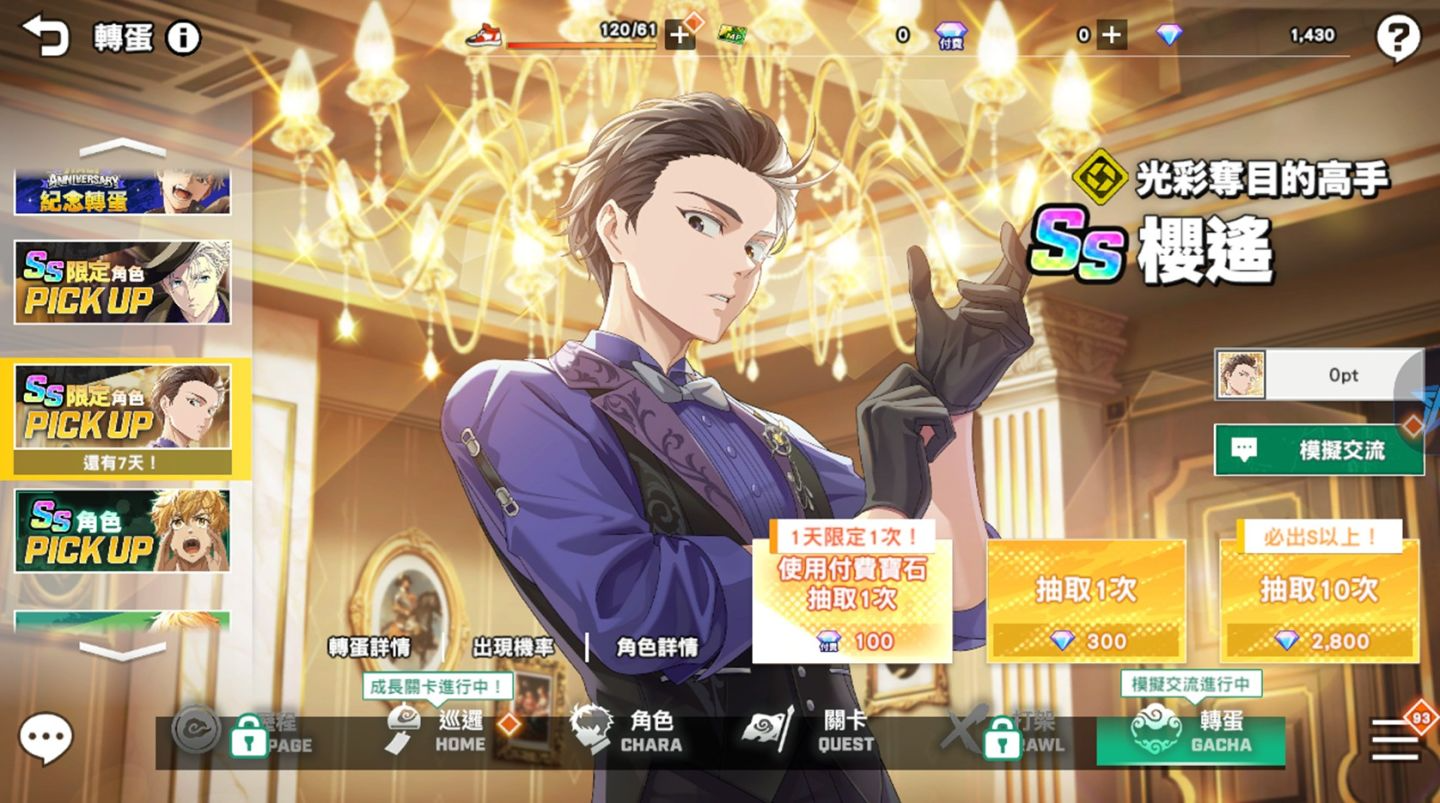
Task: Show 角色詳情 character details
Action: coord(657,647)
